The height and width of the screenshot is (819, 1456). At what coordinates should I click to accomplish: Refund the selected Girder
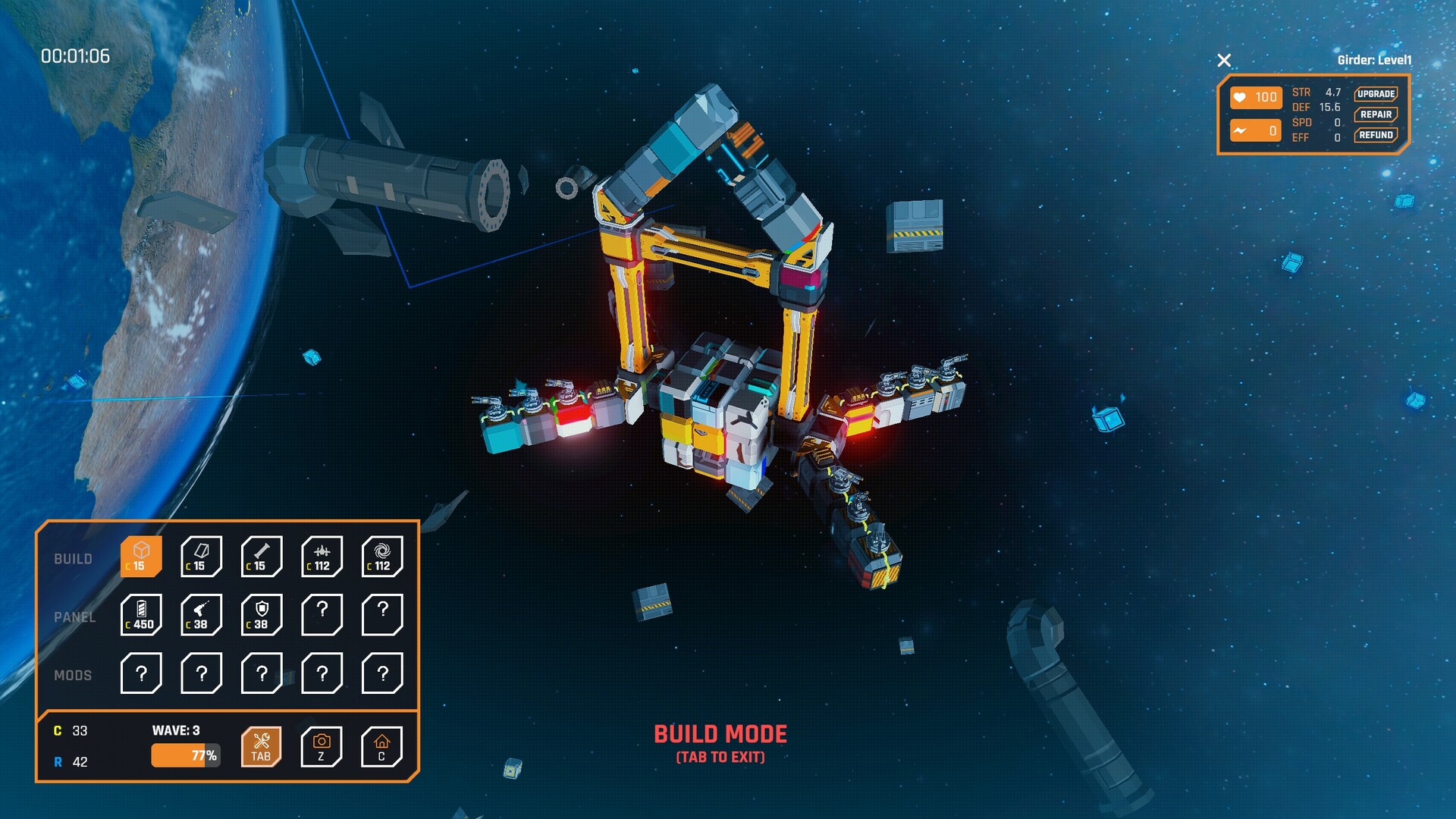click(1376, 135)
